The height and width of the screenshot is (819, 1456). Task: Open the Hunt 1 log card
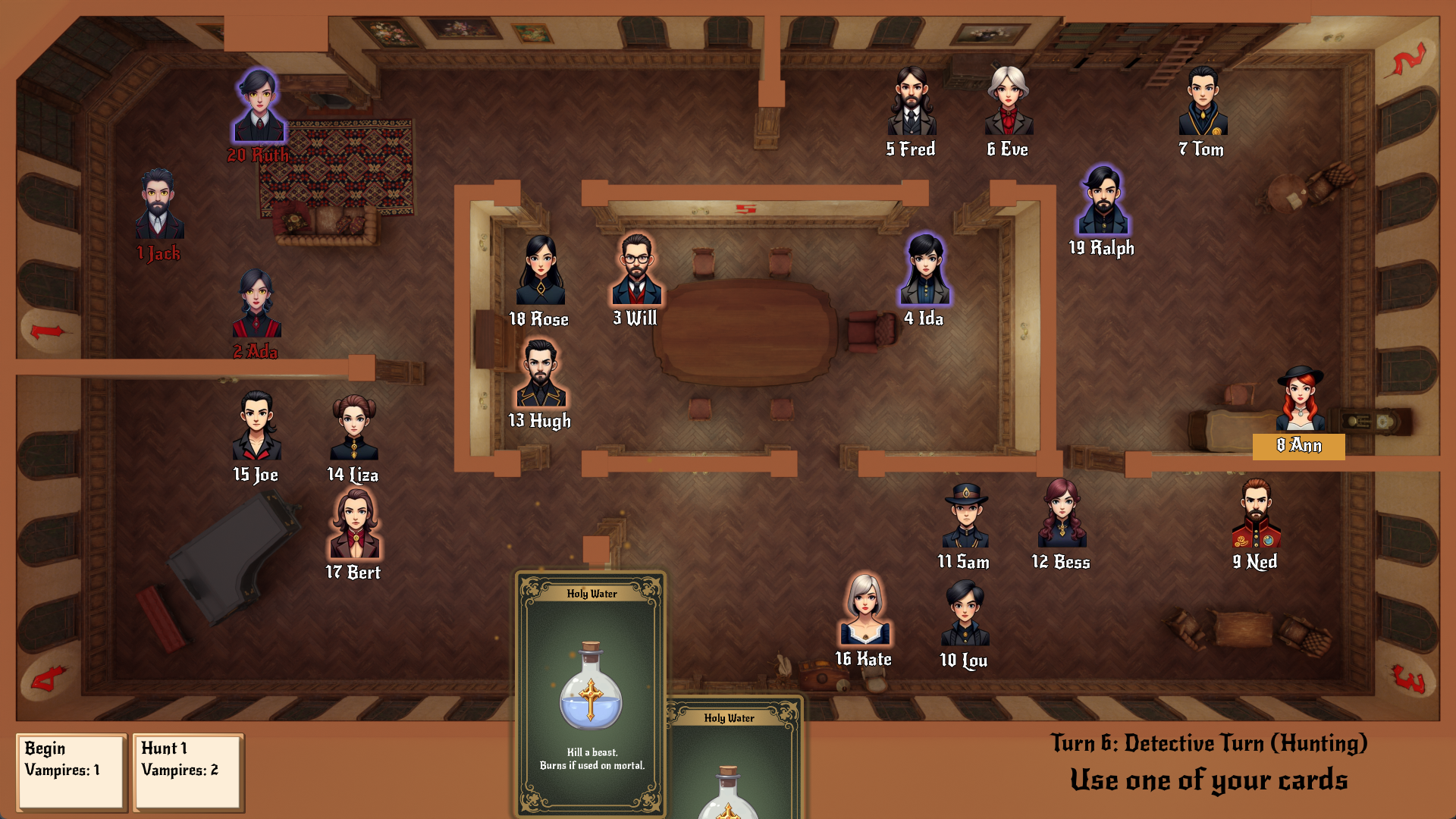187,770
